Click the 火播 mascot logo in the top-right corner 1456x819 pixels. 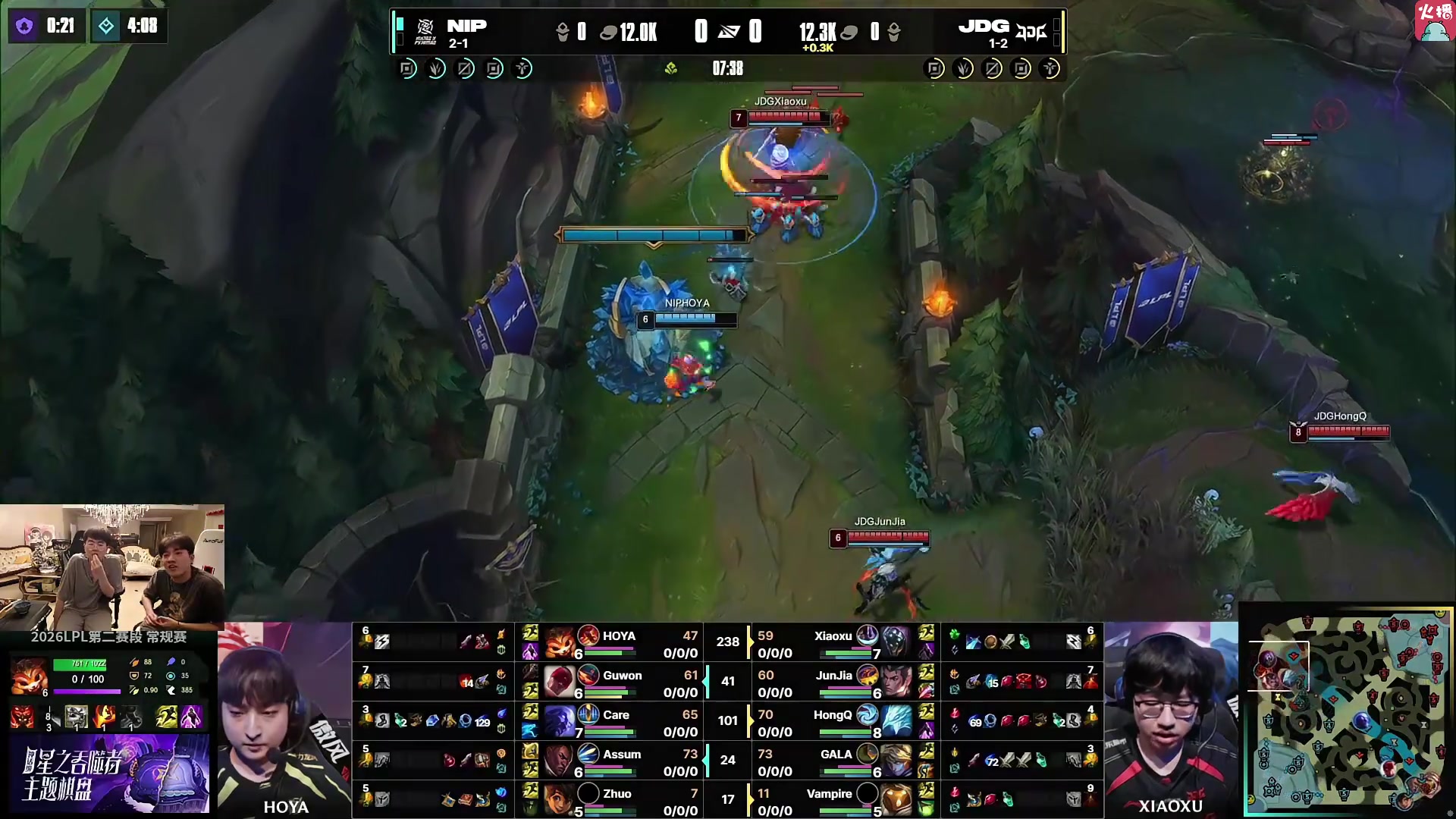[x=1434, y=23]
